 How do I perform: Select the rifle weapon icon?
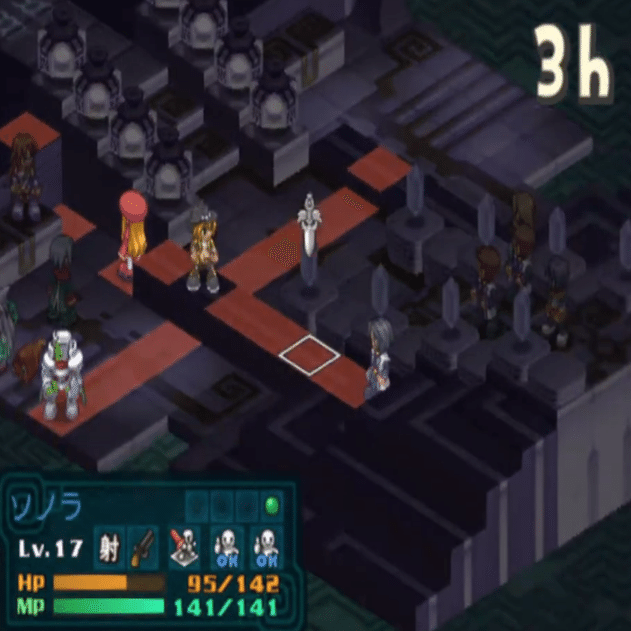(x=141, y=547)
